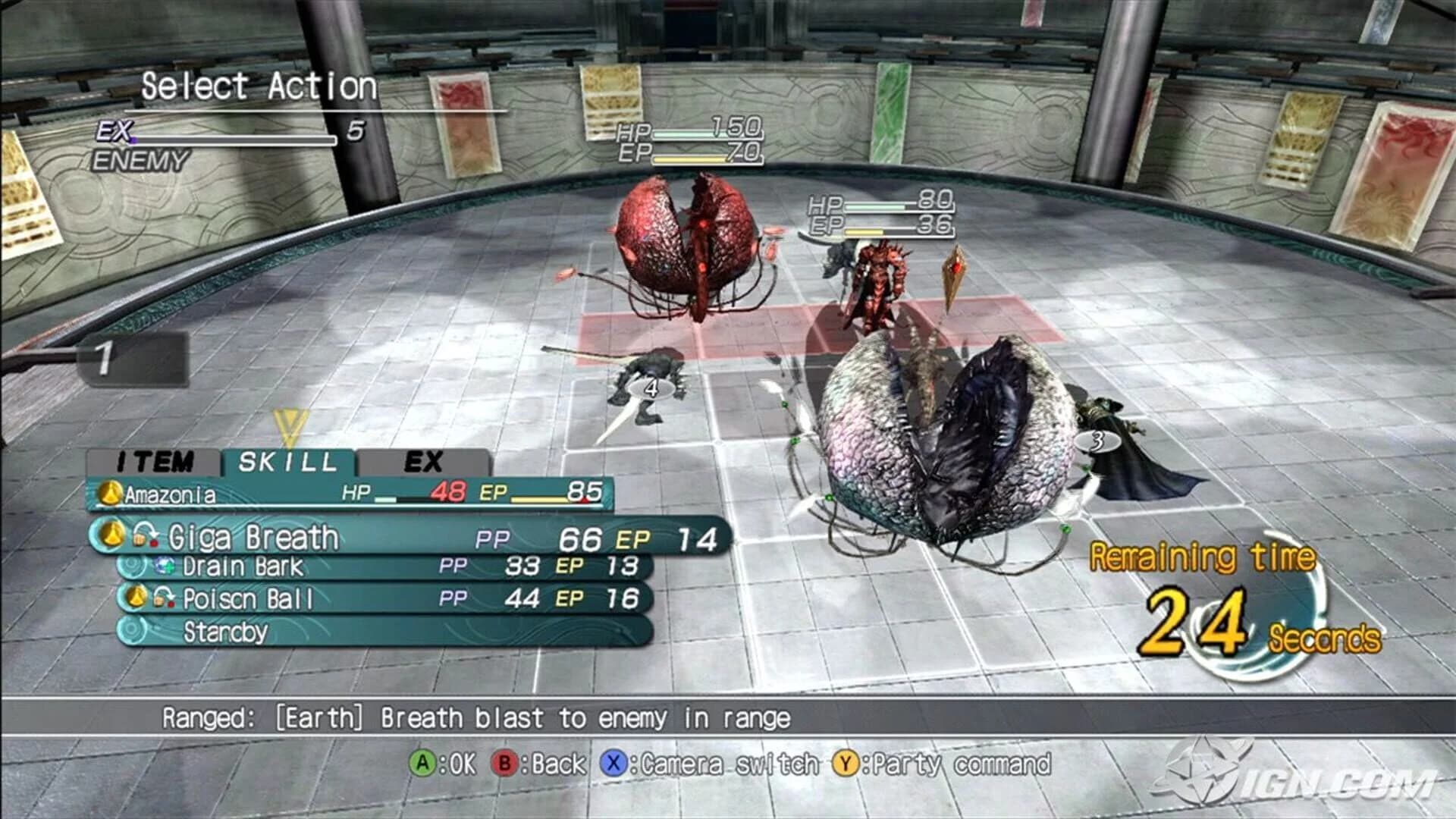The image size is (1456, 819).
Task: Enable Standby mode for Amazonia
Action: [x=227, y=630]
